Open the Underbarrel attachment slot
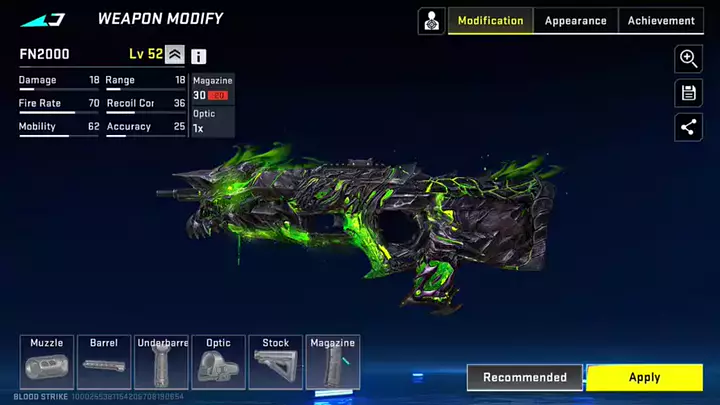This screenshot has height=405, width=720. pos(161,362)
